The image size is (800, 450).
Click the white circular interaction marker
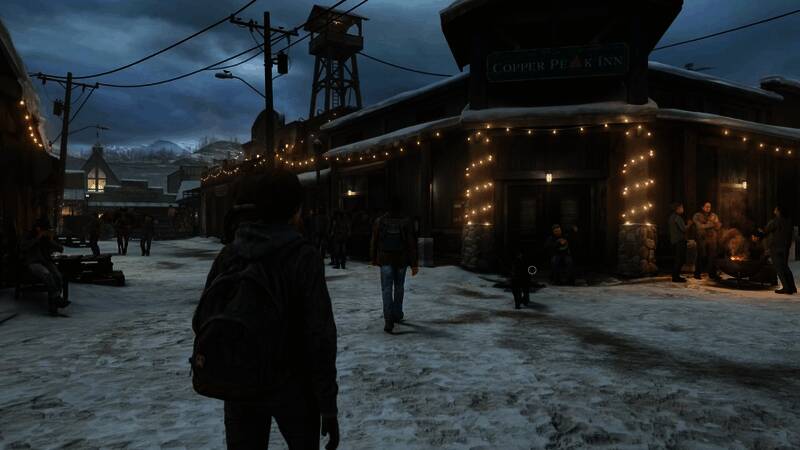click(532, 270)
